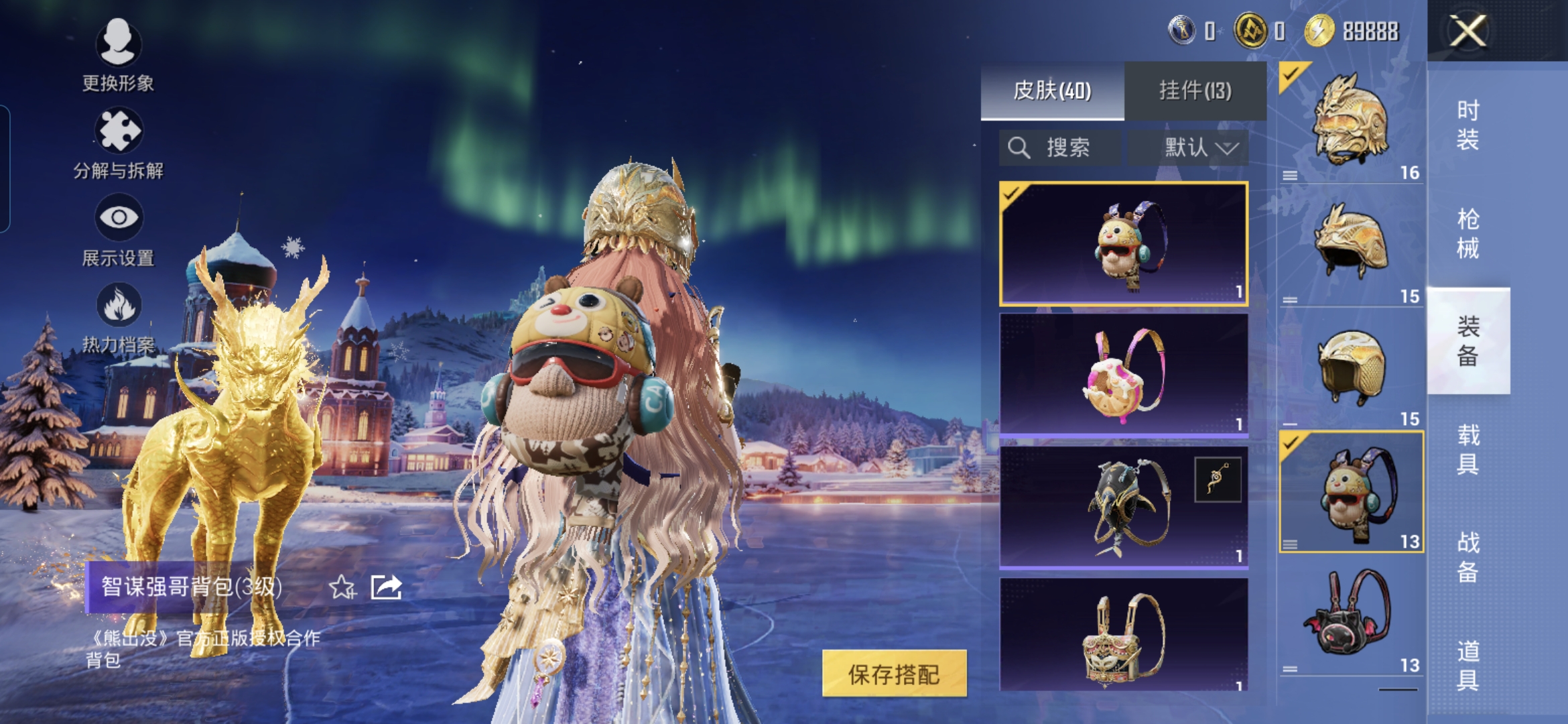Open 更换形象 (change appearance)
The height and width of the screenshot is (724, 1568).
click(118, 54)
